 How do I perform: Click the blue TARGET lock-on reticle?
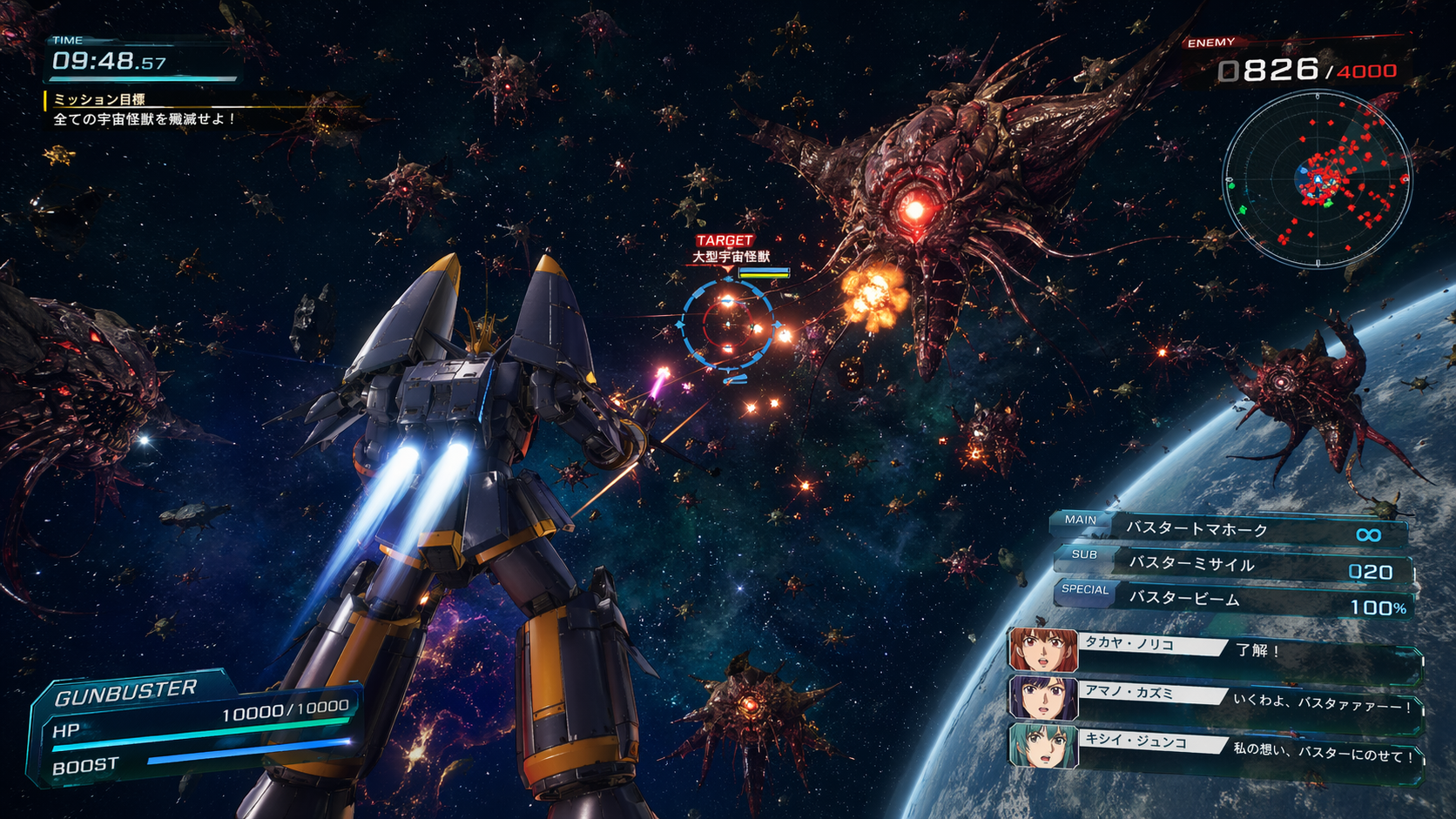click(x=727, y=325)
